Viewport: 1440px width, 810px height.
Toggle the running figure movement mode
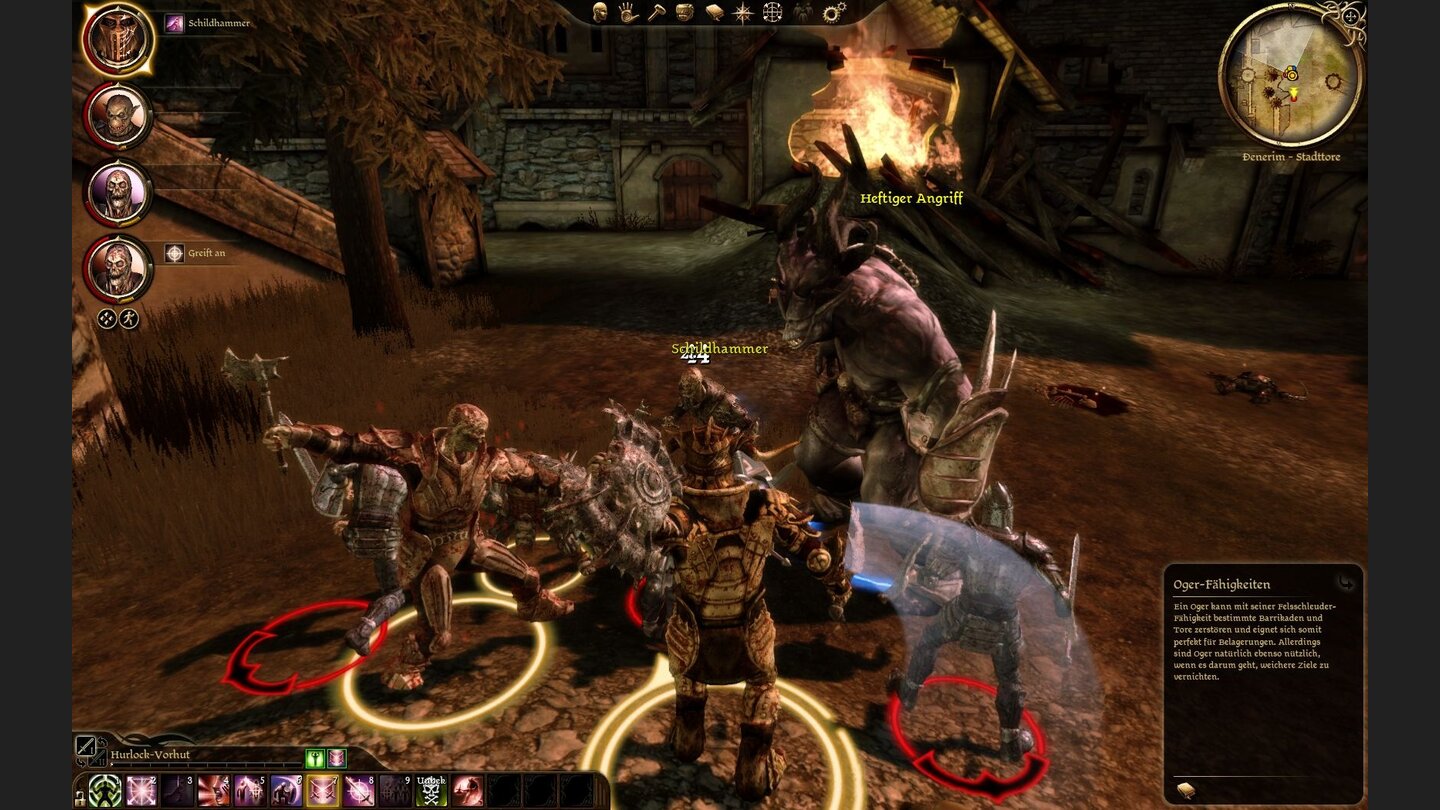coord(129,318)
